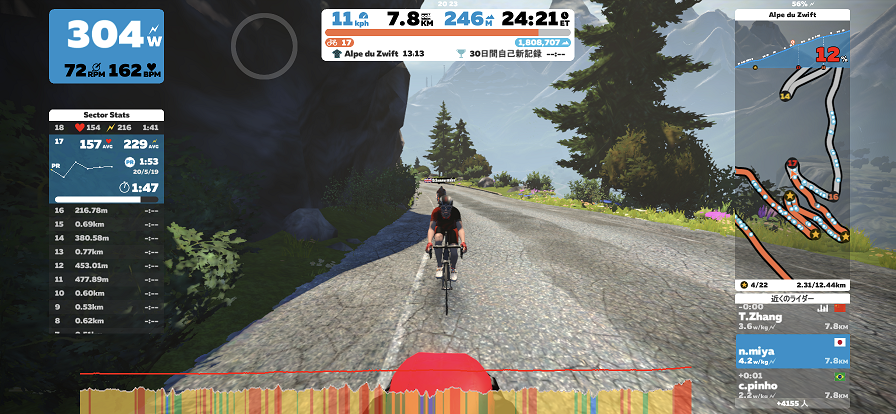Select highlighted rider n.miya row
The image size is (896, 414).
click(x=792, y=353)
